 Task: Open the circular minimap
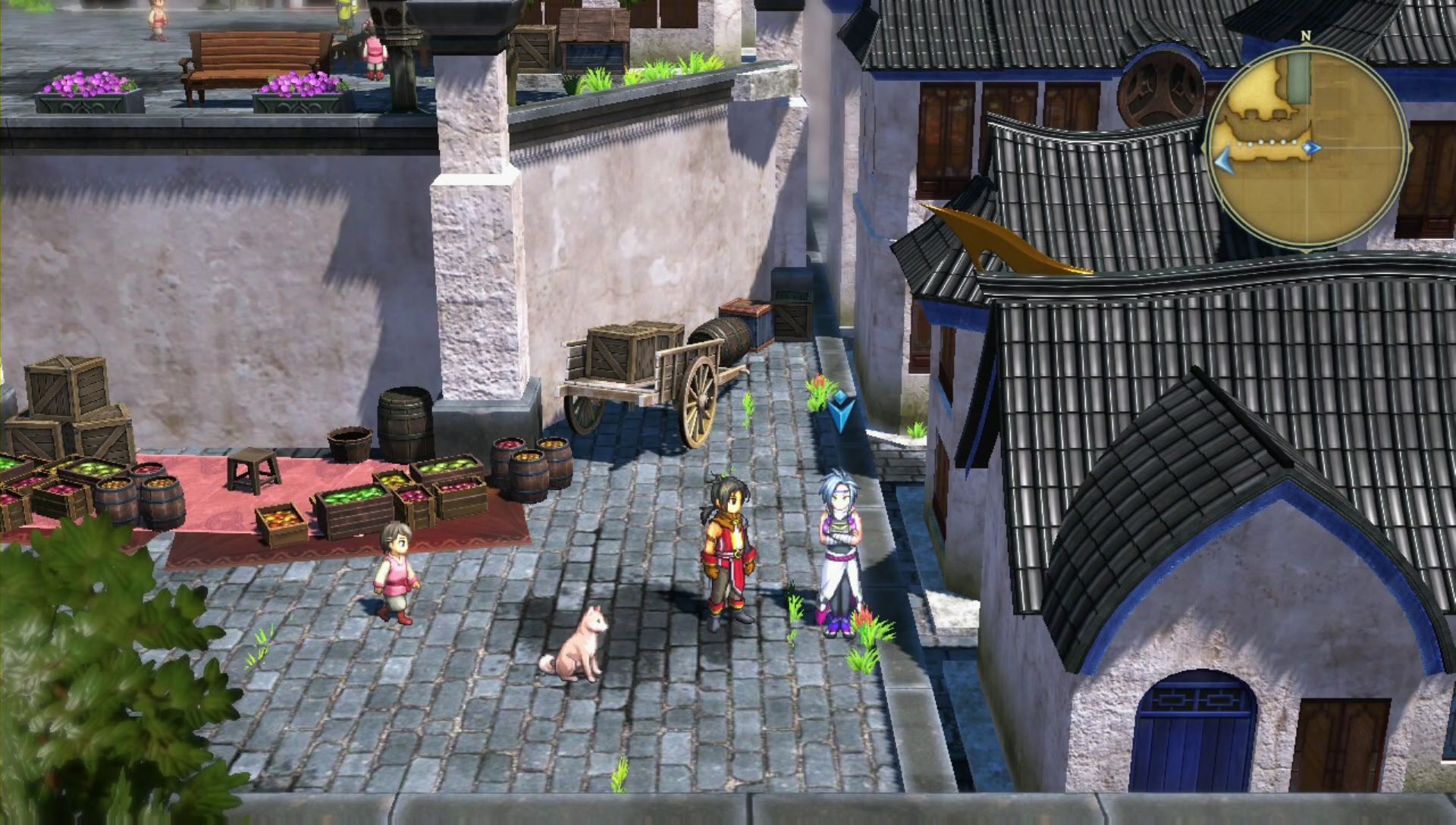click(x=1307, y=147)
